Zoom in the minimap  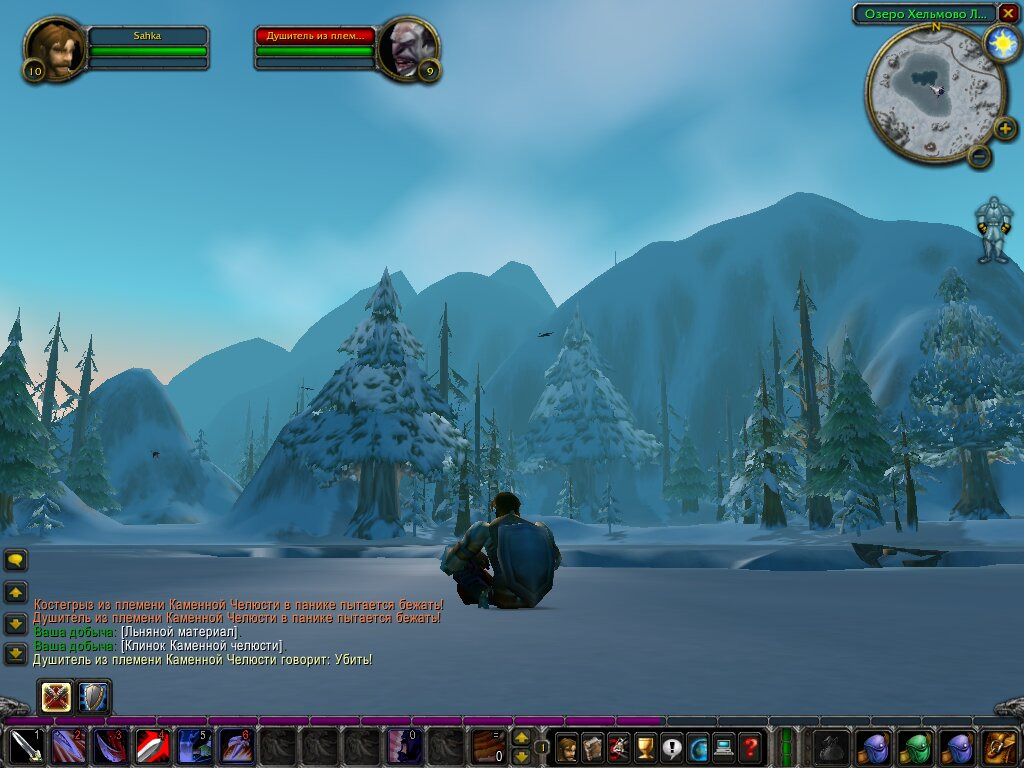1005,128
